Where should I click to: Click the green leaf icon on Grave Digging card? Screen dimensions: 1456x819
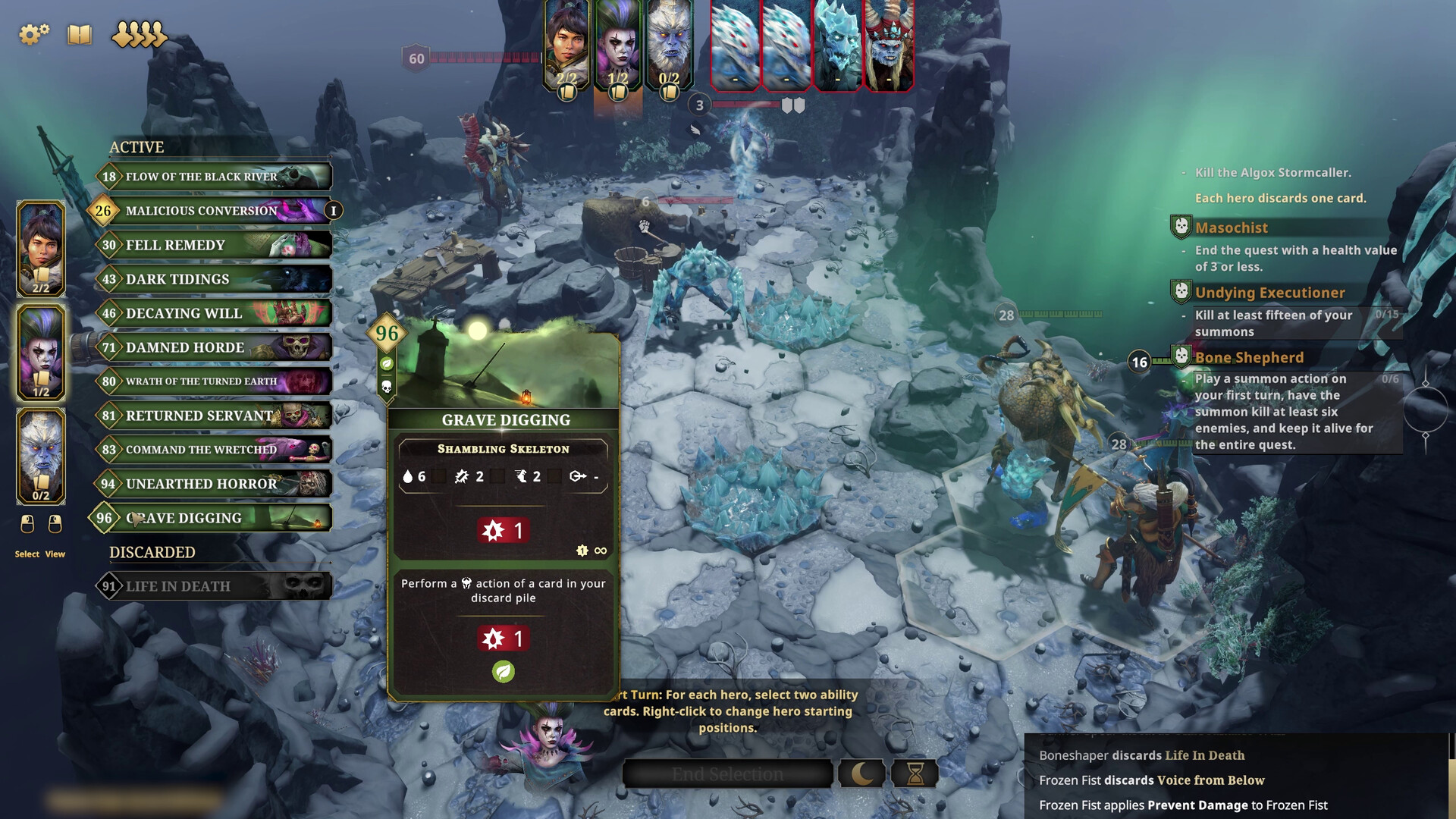pos(503,673)
